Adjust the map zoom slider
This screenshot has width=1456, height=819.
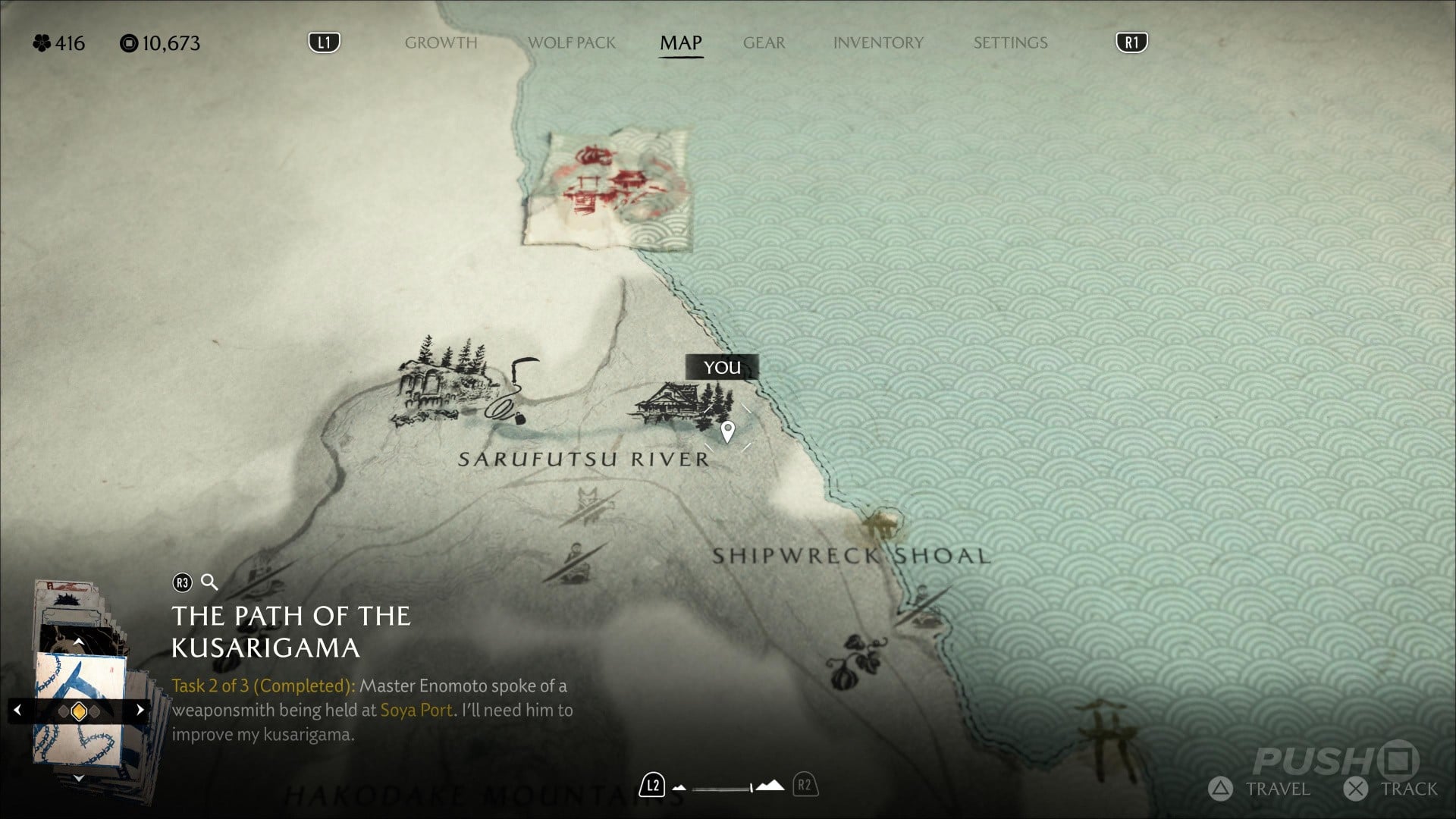(x=728, y=787)
